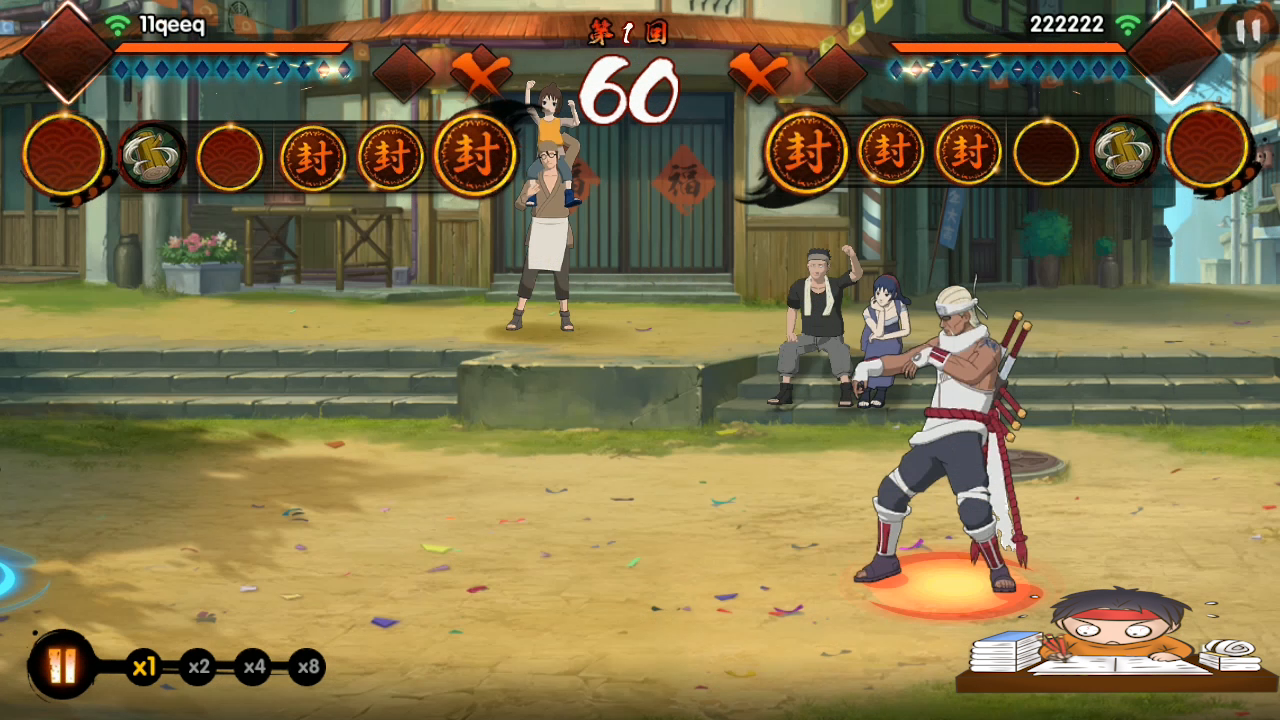Choose the x4 speed option
The width and height of the screenshot is (1280, 720).
pos(253,667)
